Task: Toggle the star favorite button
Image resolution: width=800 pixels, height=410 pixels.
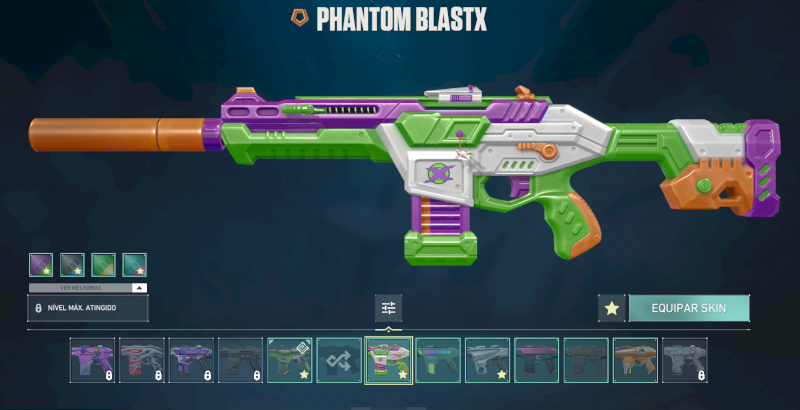Action: [611, 309]
